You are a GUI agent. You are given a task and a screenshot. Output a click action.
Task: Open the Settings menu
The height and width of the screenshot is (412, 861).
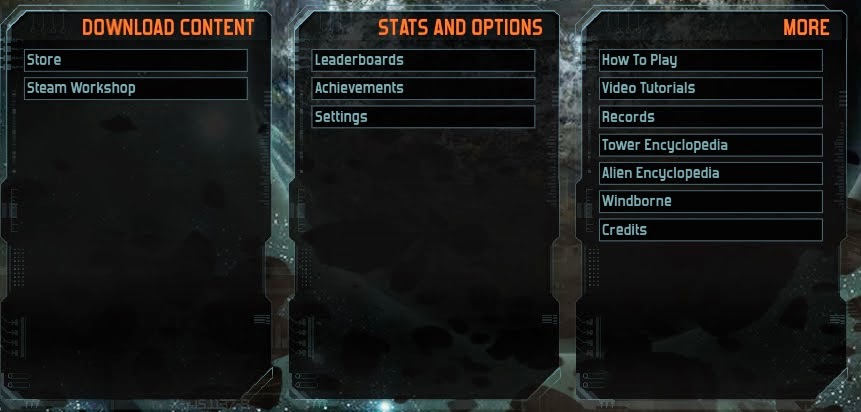422,117
